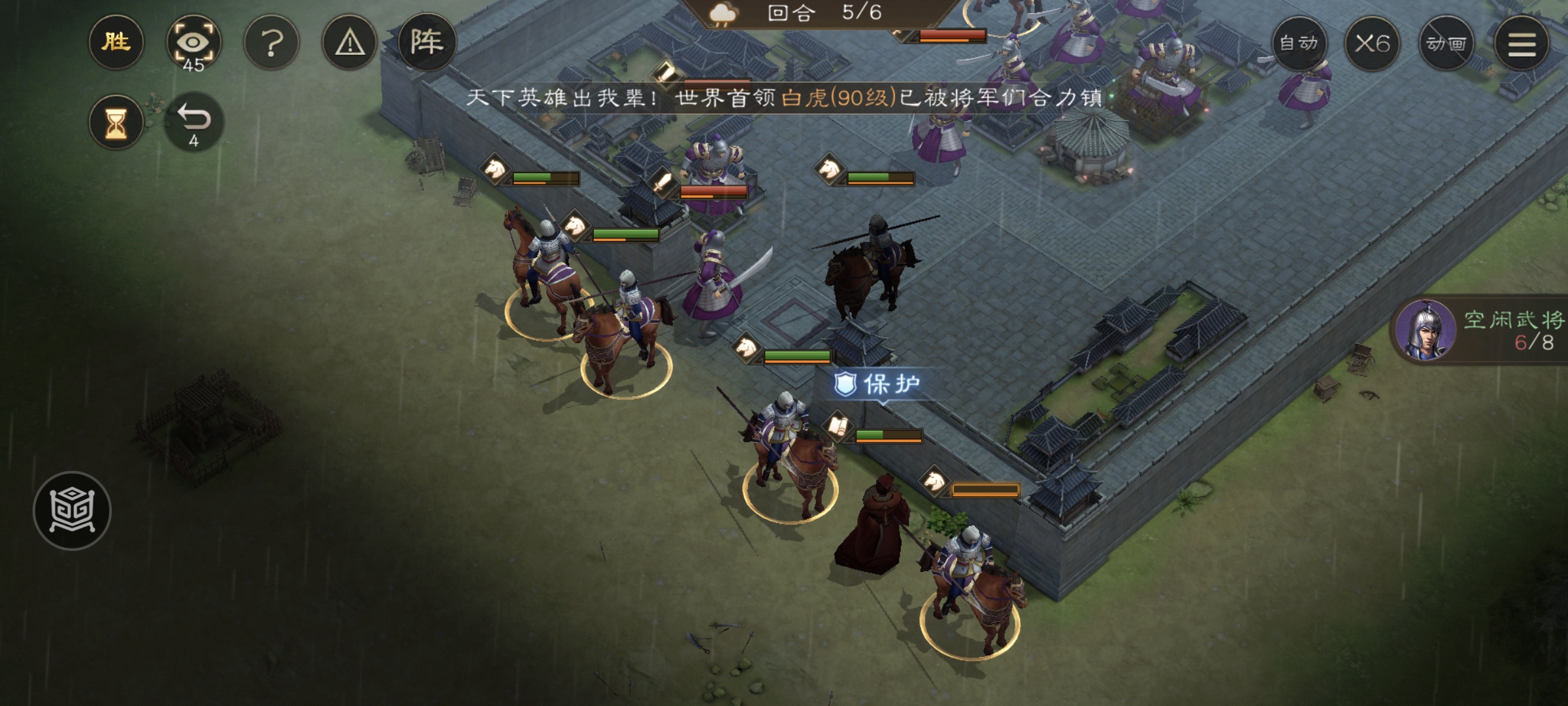Open the maze cube icon button
This screenshot has width=1568, height=706.
coord(72,511)
